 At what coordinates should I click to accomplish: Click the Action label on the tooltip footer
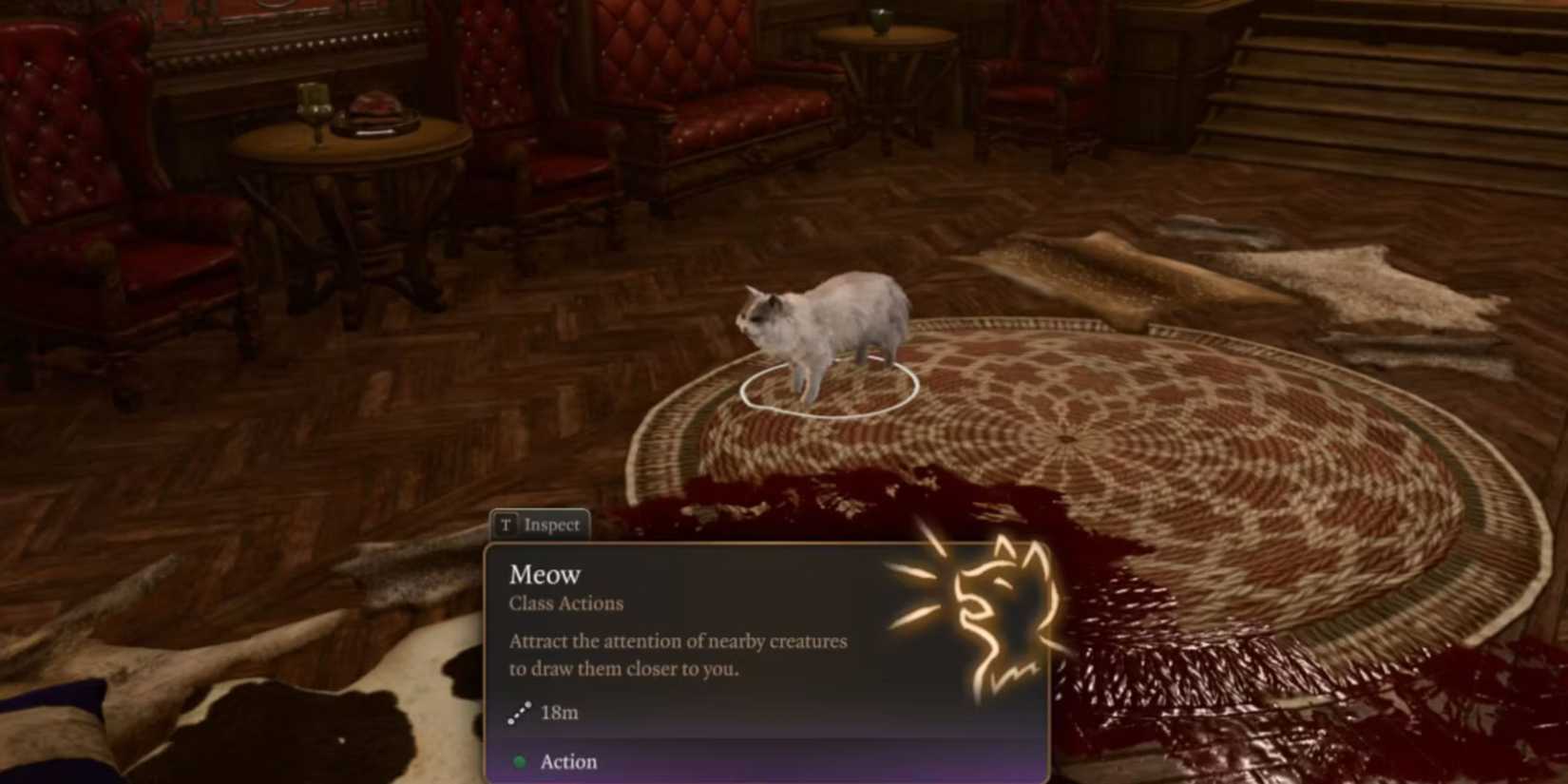(568, 760)
